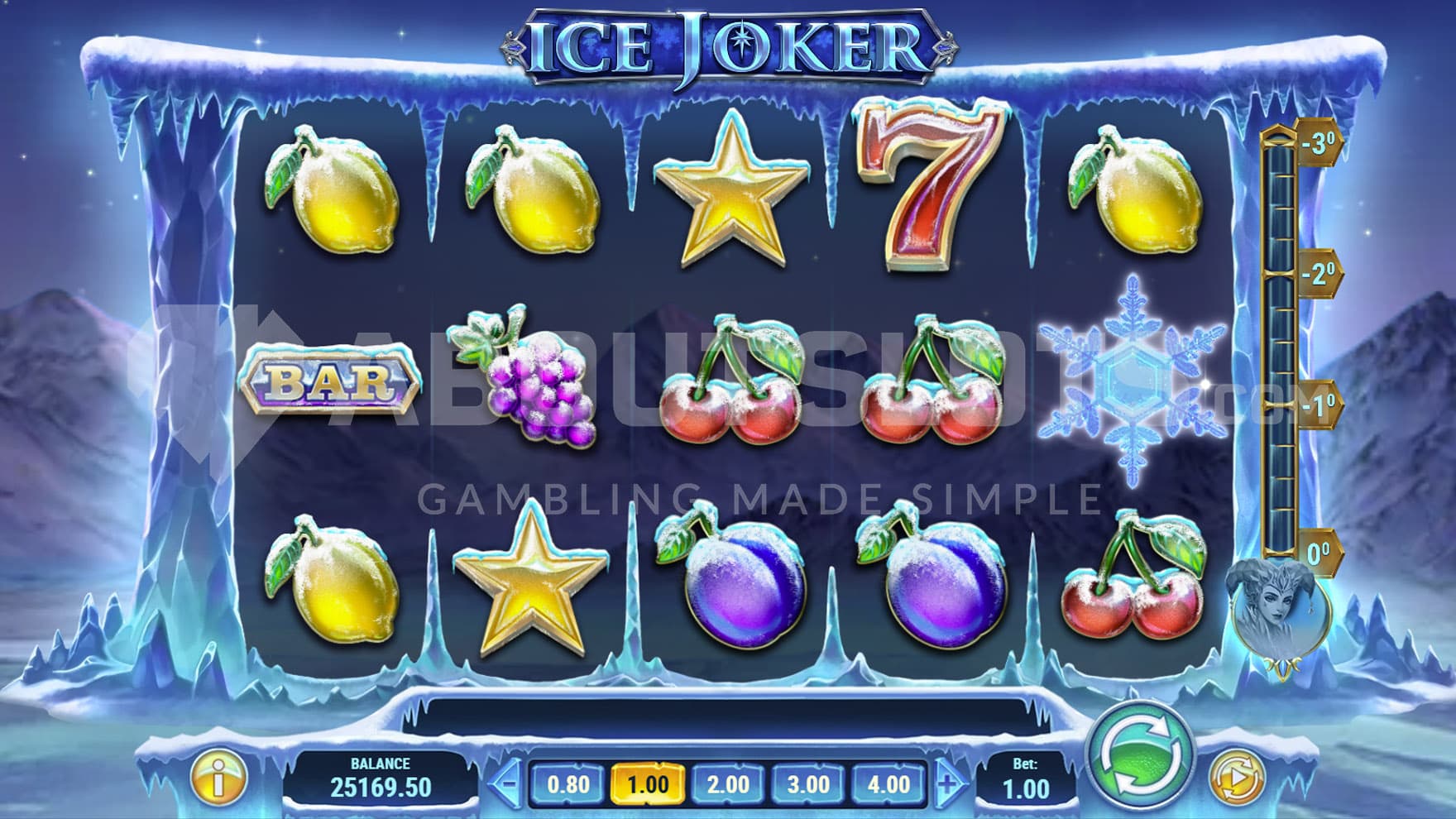
Task: Increase bet with the plus arrow
Action: (x=949, y=783)
